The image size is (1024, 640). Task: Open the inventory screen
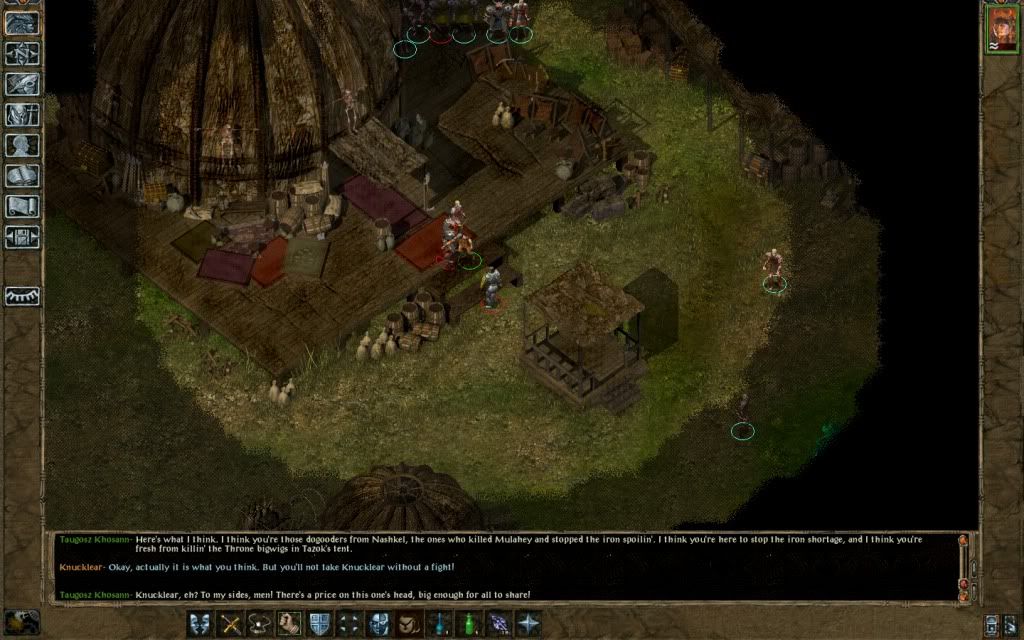(x=22, y=115)
